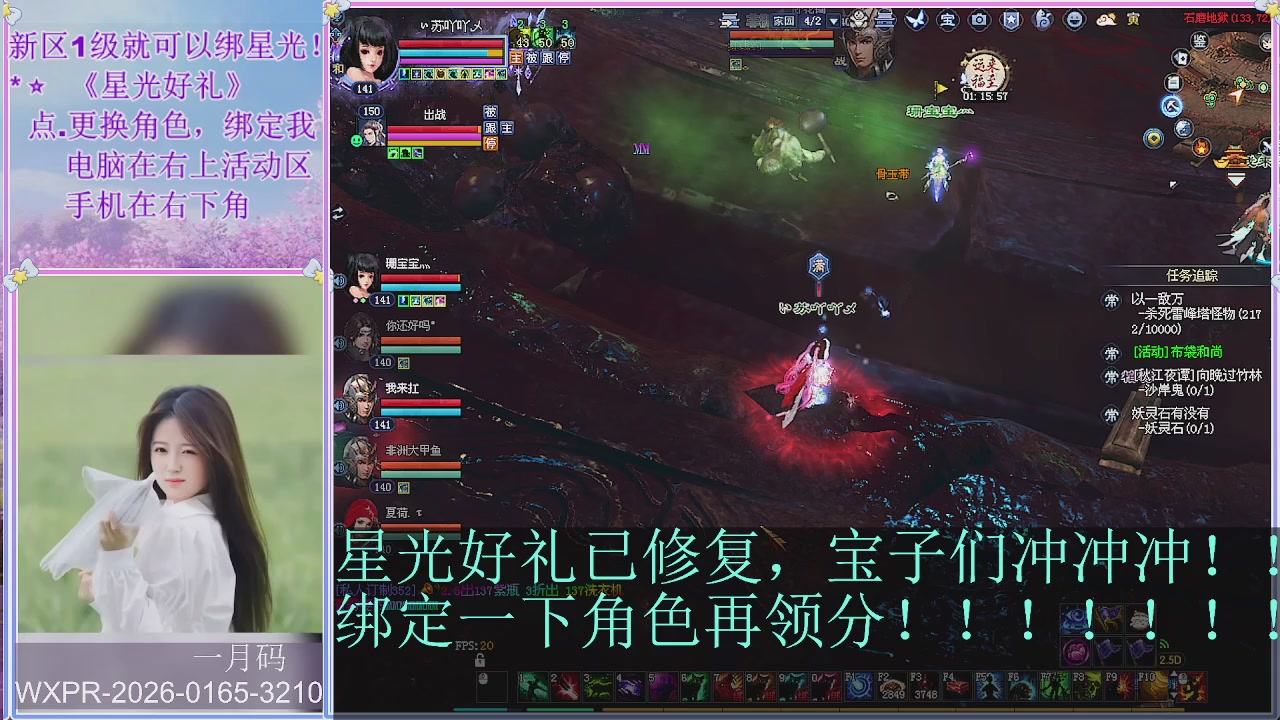
Task: Click the yellow experience bar at screen bottom
Action: tap(800, 710)
